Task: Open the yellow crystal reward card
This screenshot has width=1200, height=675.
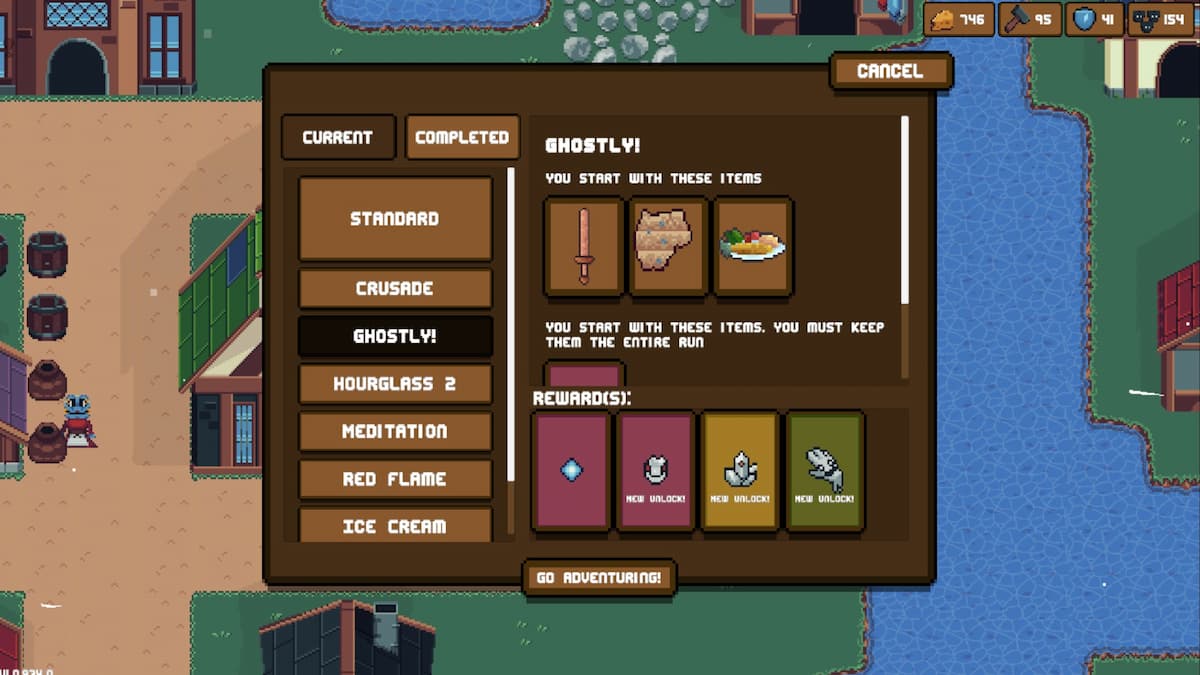Action: [741, 470]
